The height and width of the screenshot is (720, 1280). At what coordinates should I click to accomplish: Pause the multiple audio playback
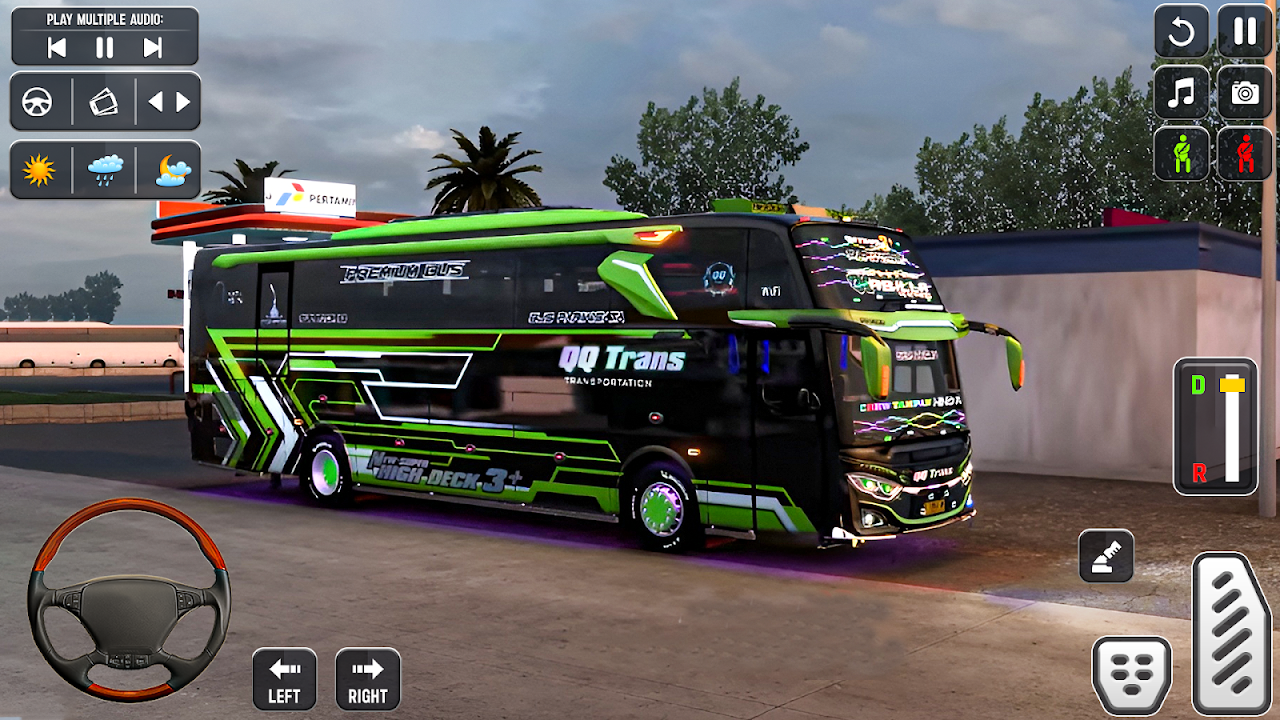coord(105,47)
